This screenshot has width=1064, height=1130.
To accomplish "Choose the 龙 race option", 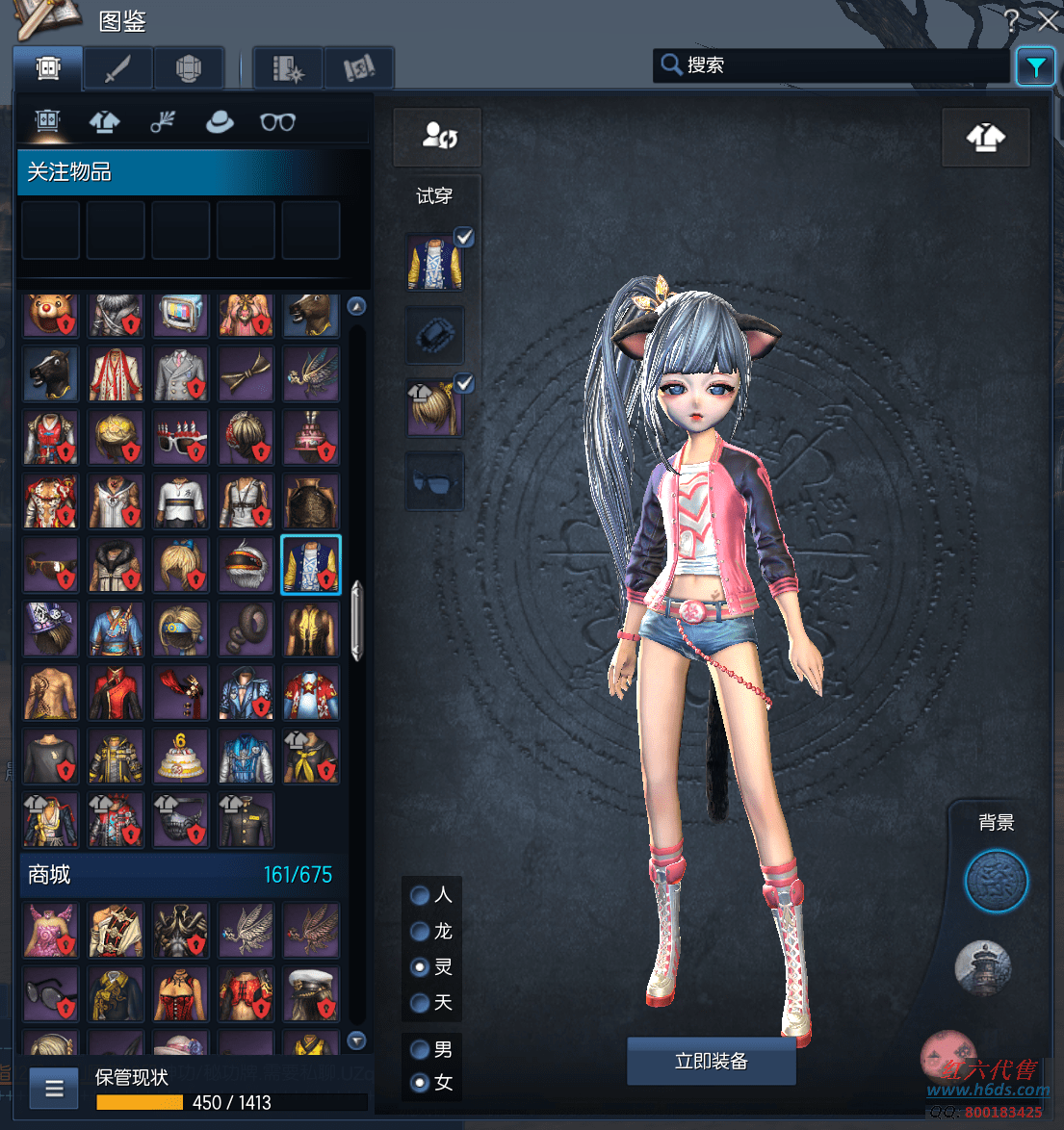I will (420, 931).
